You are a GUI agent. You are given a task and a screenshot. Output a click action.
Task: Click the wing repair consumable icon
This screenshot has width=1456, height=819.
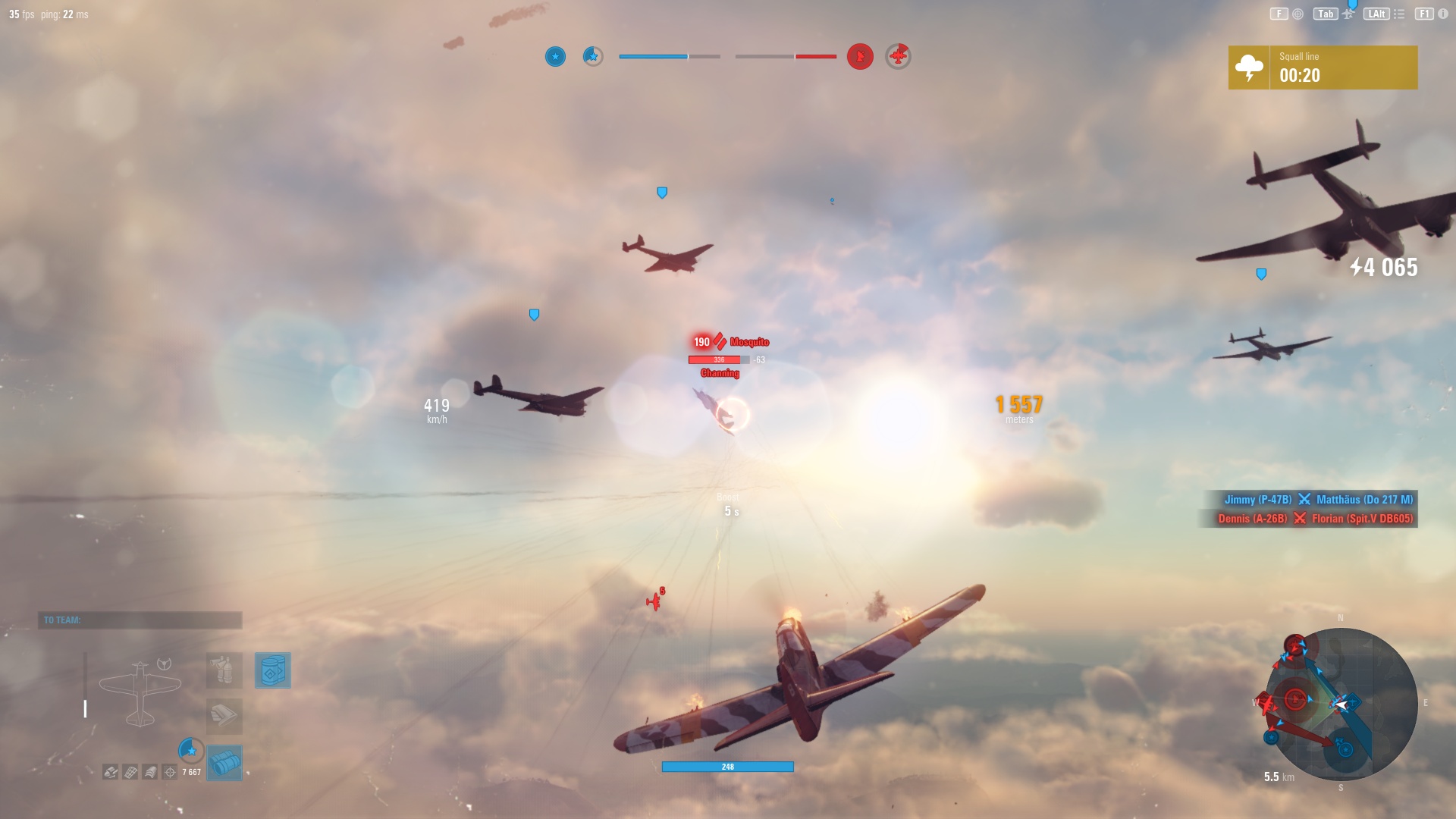[x=224, y=717]
